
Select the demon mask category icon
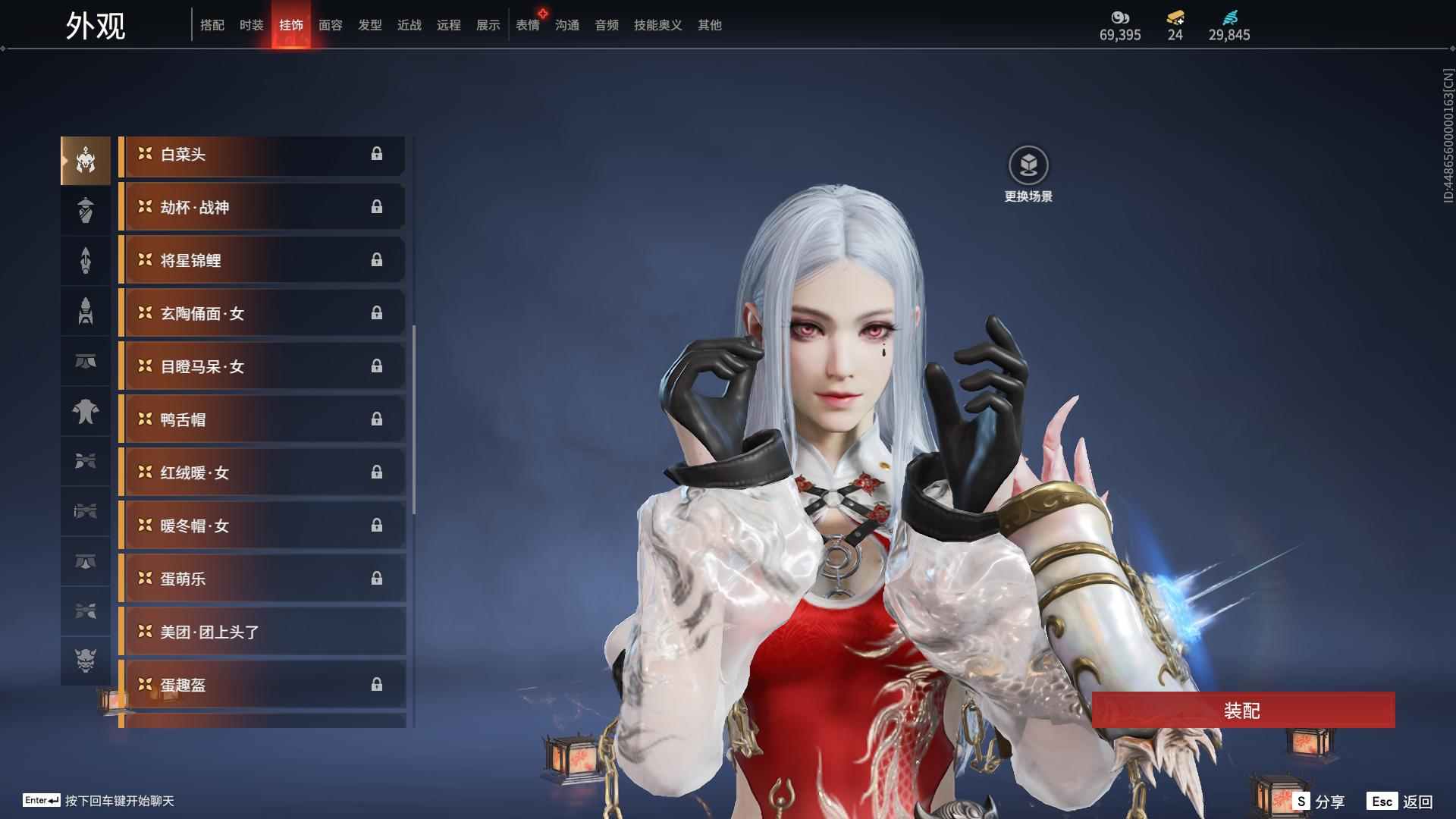(86, 661)
